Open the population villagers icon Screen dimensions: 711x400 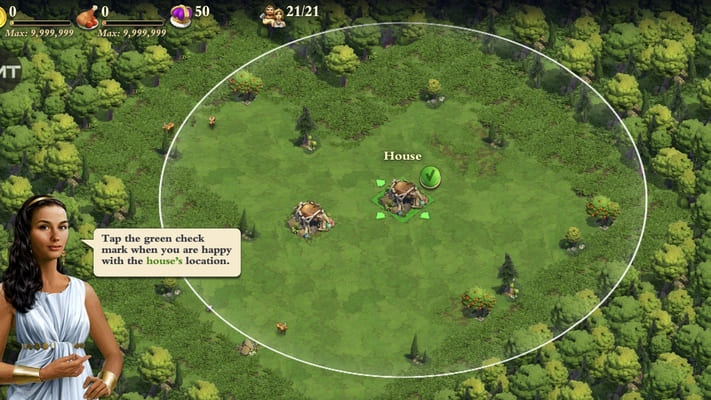click(272, 14)
